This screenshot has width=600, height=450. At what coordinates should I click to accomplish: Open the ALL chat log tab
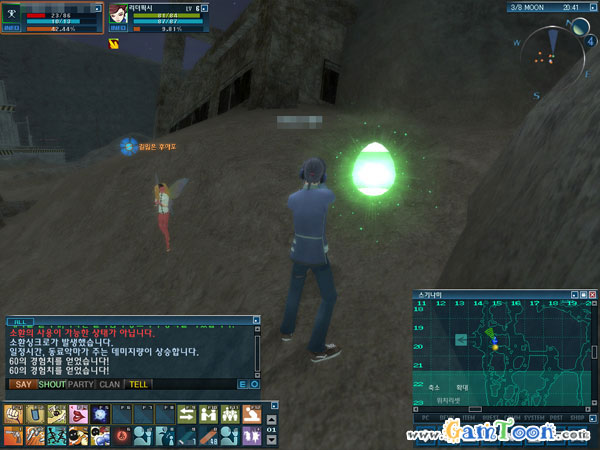point(23,322)
